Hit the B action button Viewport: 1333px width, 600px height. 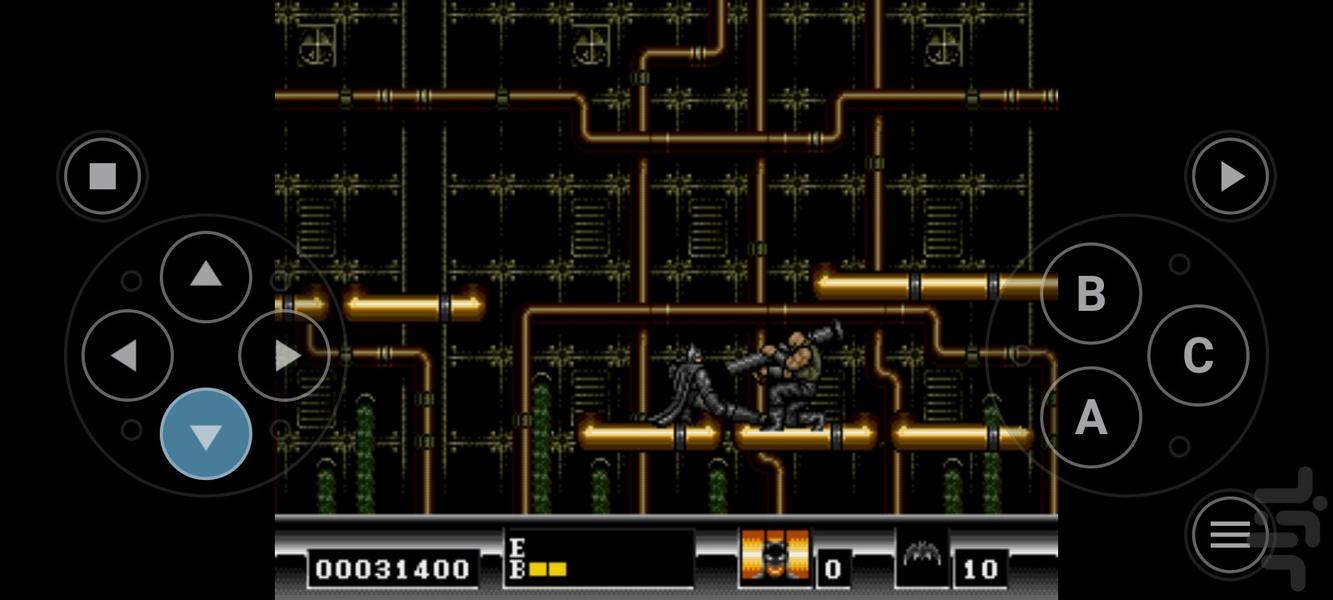click(1090, 294)
